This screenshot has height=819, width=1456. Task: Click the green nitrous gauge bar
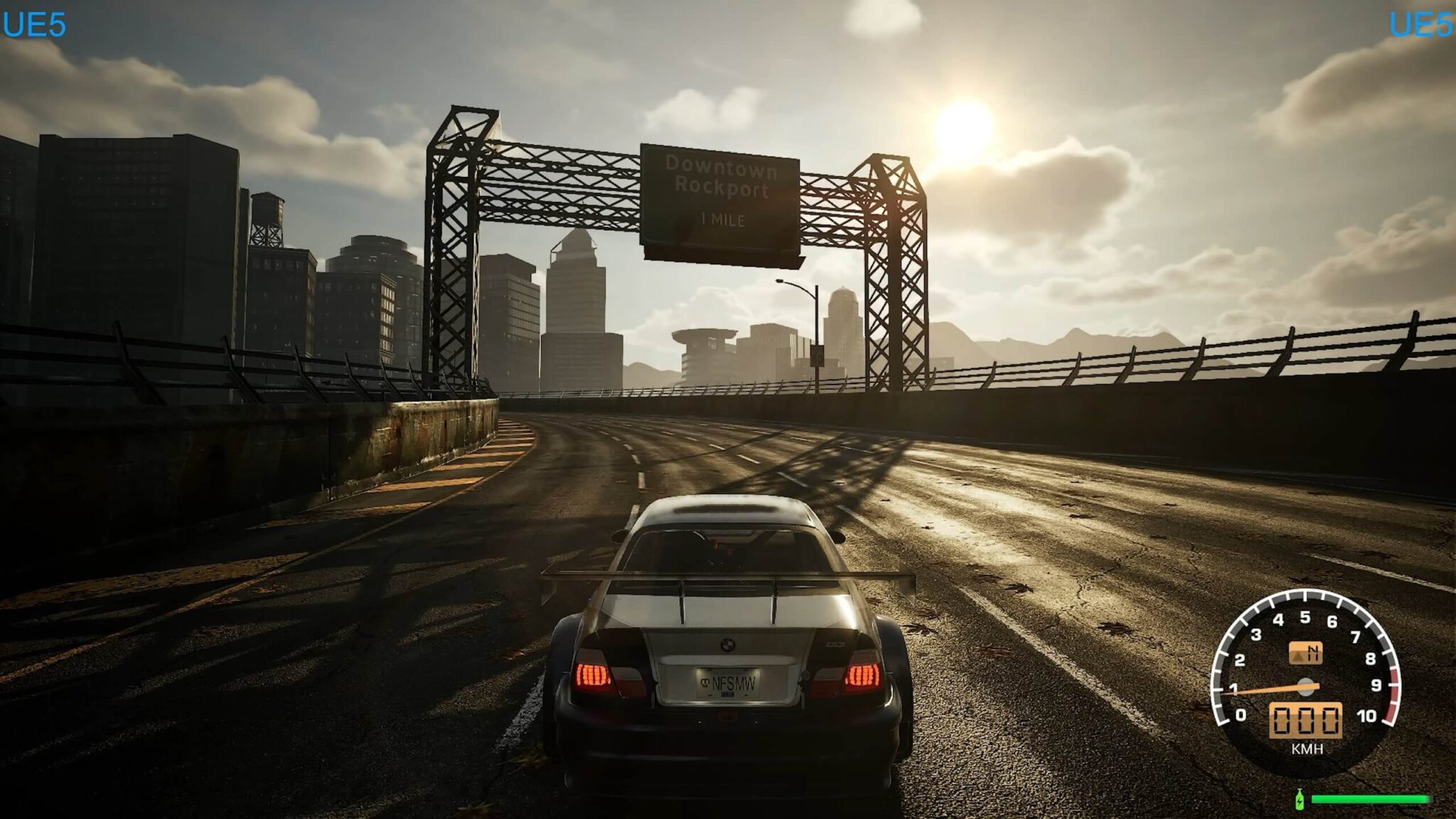tap(1371, 799)
